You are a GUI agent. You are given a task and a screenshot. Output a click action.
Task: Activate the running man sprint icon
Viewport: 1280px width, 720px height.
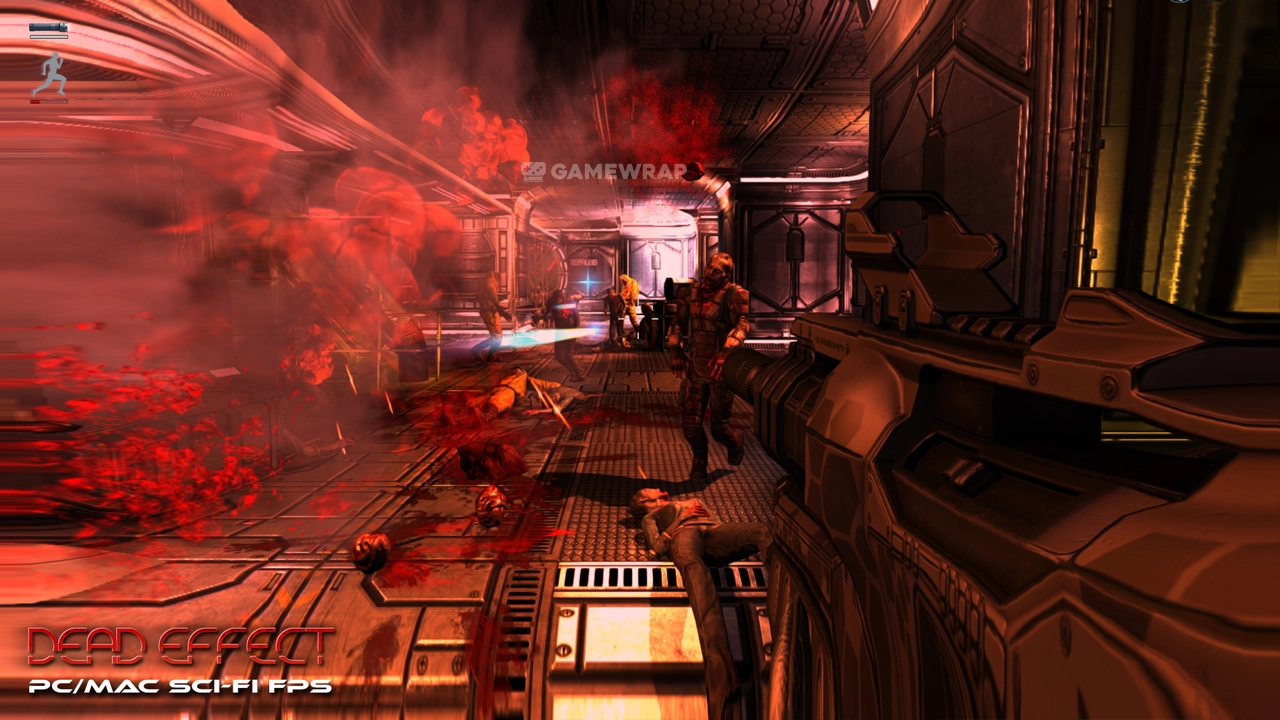[x=49, y=74]
